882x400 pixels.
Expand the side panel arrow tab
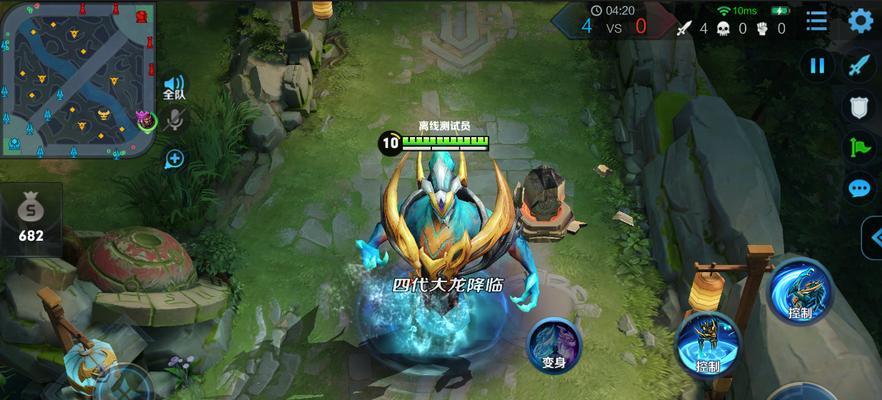pyautogui.click(x=872, y=237)
